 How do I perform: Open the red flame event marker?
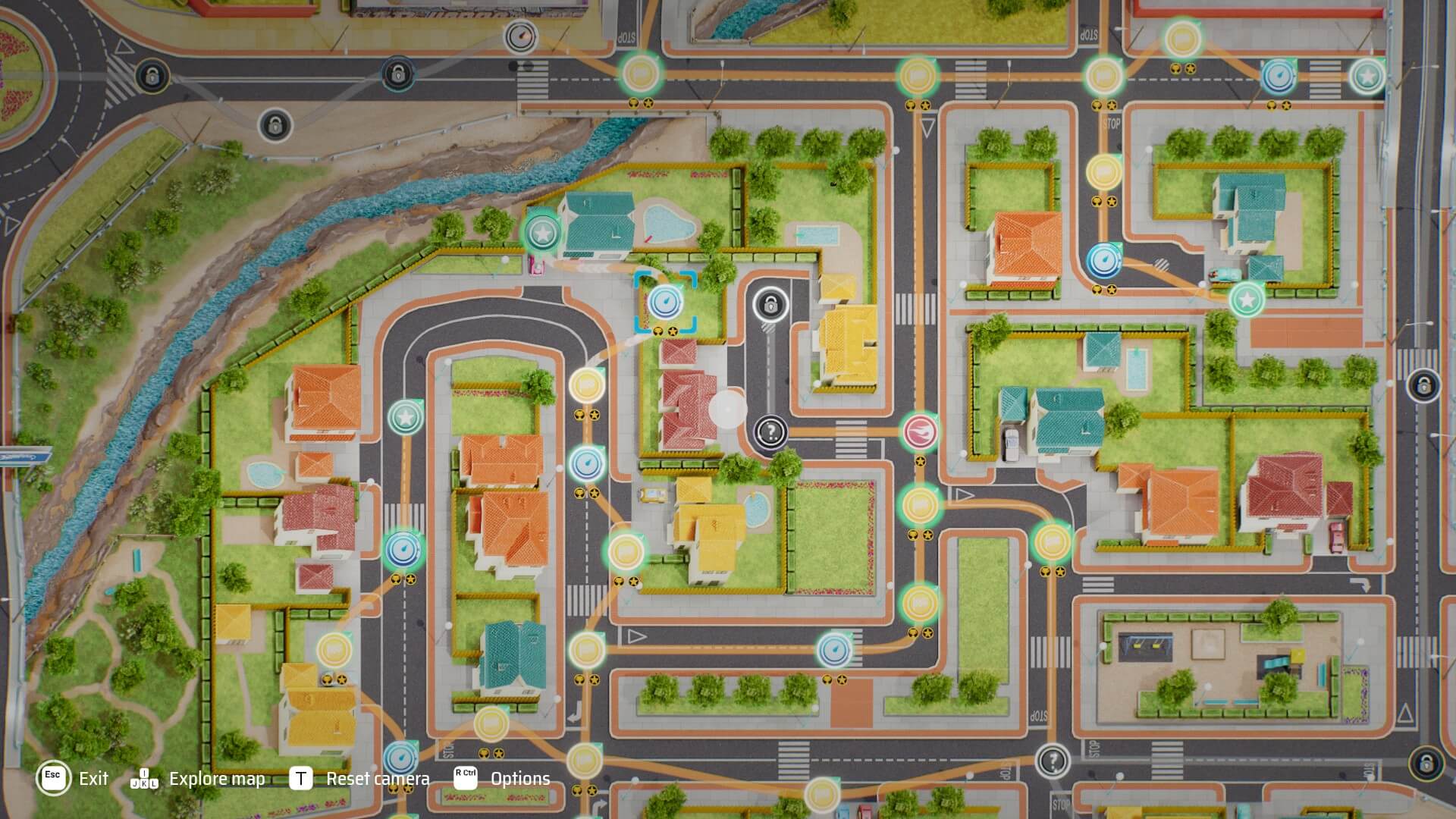(920, 431)
